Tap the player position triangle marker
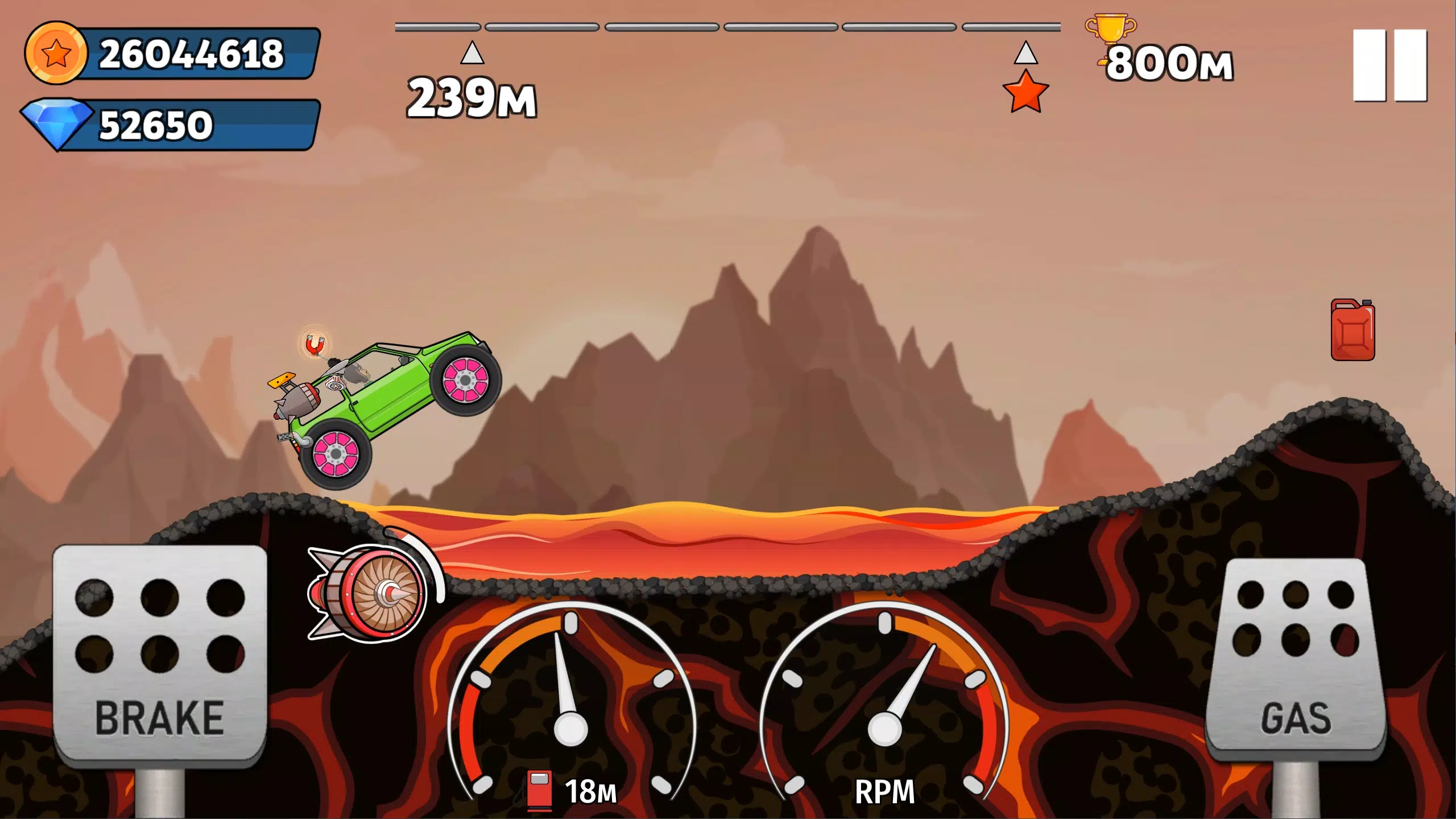Image resolution: width=1456 pixels, height=819 pixels. pos(472,52)
